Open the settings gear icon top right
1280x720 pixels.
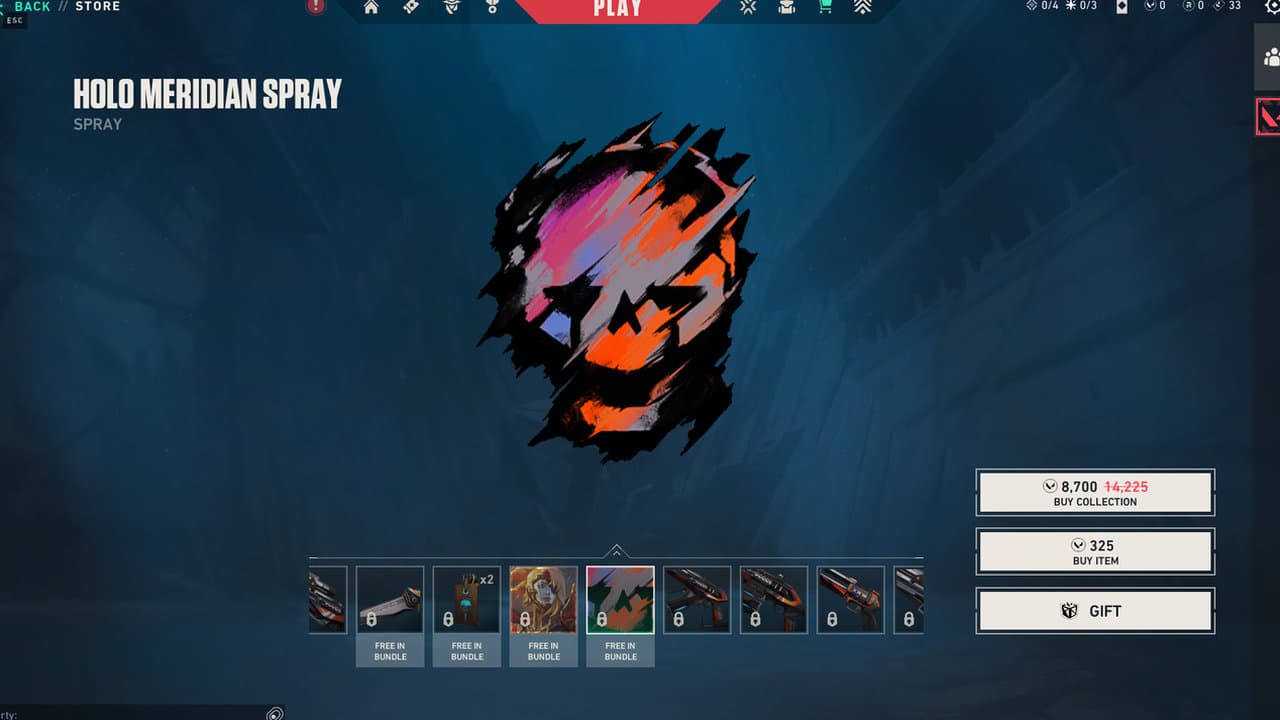(x=1273, y=7)
